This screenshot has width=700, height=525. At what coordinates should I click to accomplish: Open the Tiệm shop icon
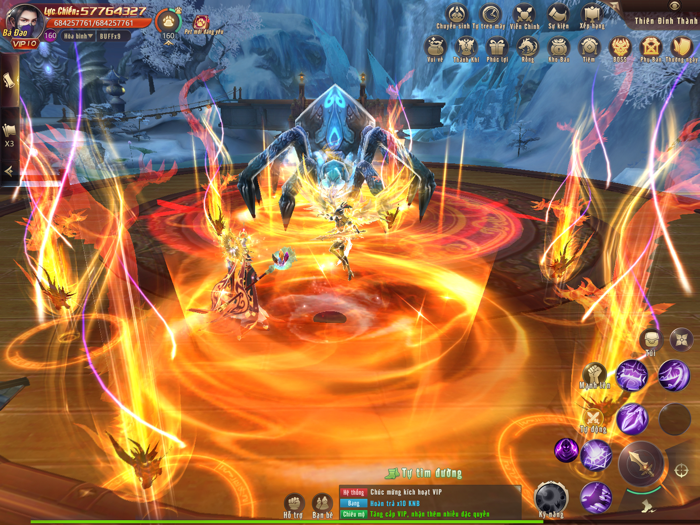(x=590, y=47)
